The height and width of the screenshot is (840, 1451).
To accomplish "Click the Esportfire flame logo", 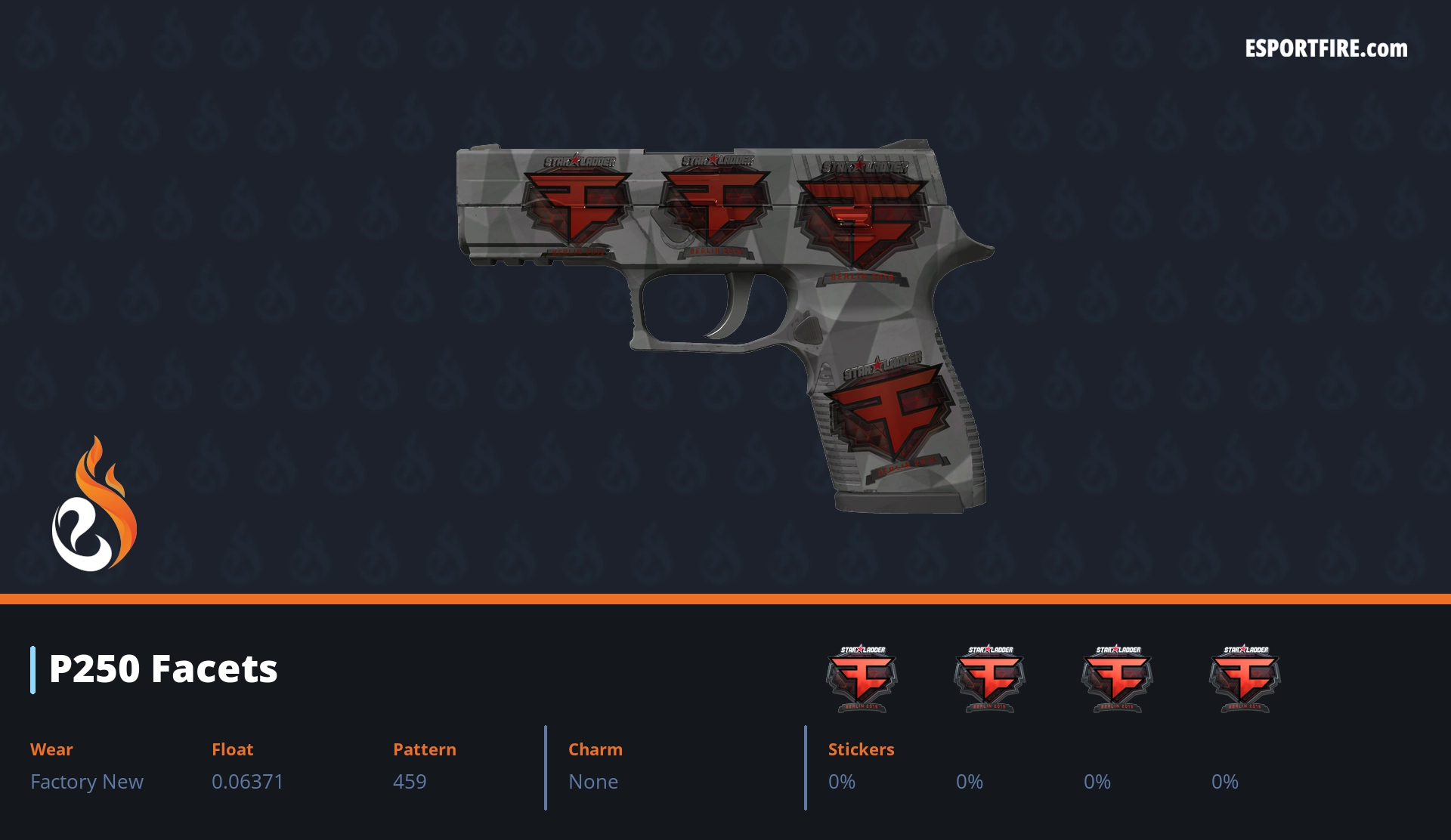I will pos(94,505).
